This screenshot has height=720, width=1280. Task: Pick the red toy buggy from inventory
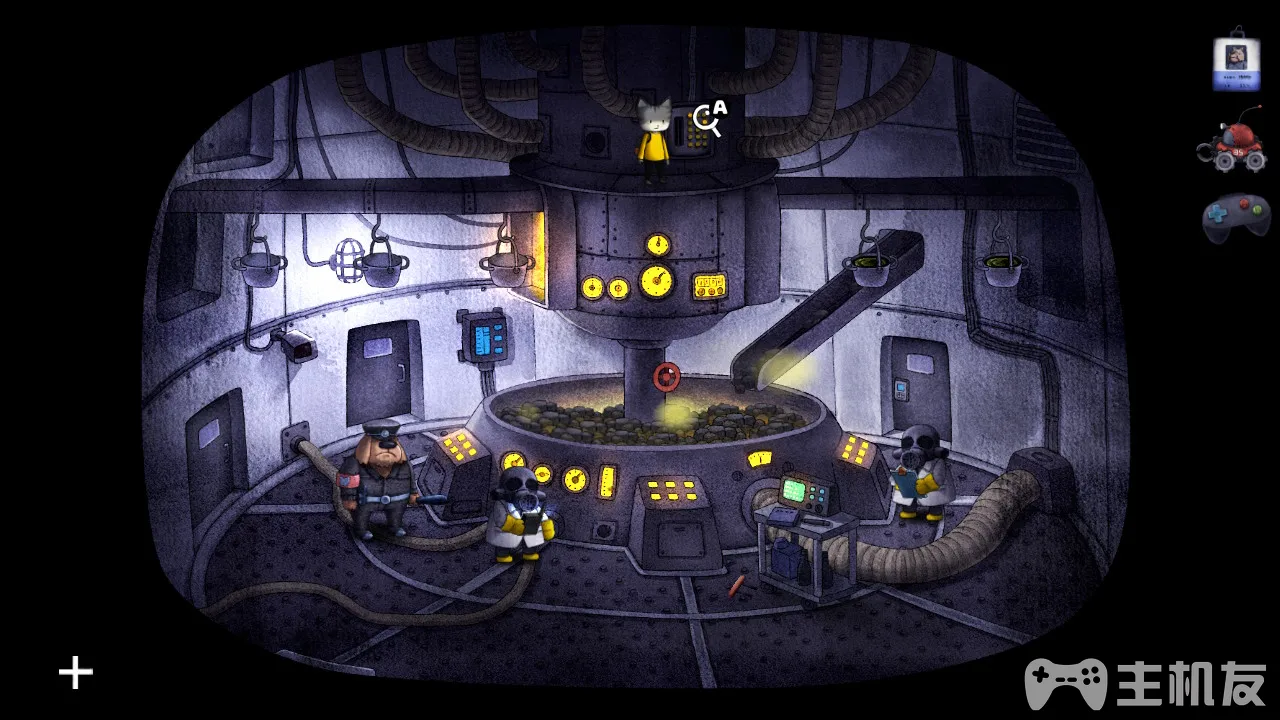pos(1231,145)
